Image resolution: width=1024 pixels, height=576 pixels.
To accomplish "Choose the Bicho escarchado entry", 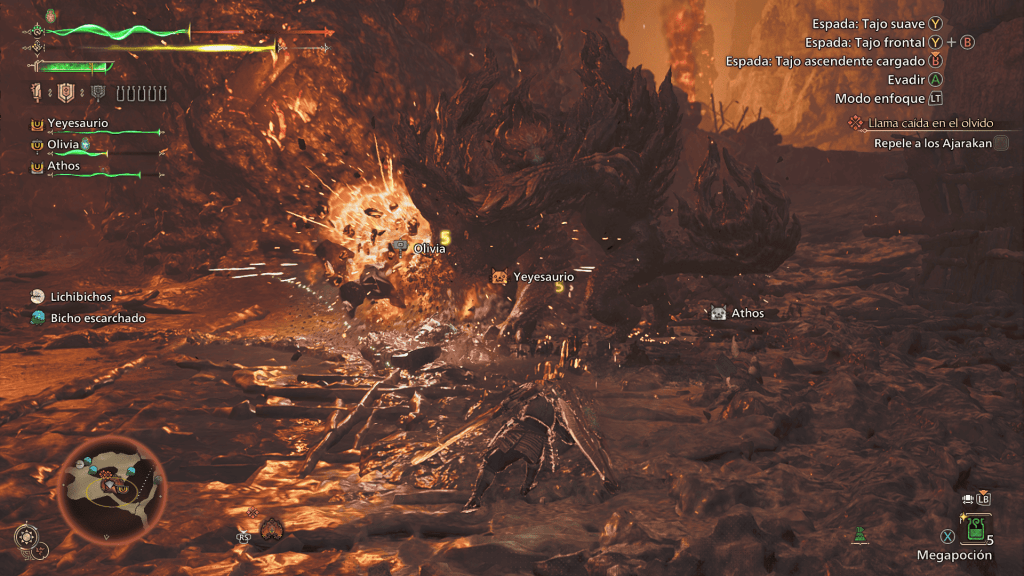I will point(97,318).
